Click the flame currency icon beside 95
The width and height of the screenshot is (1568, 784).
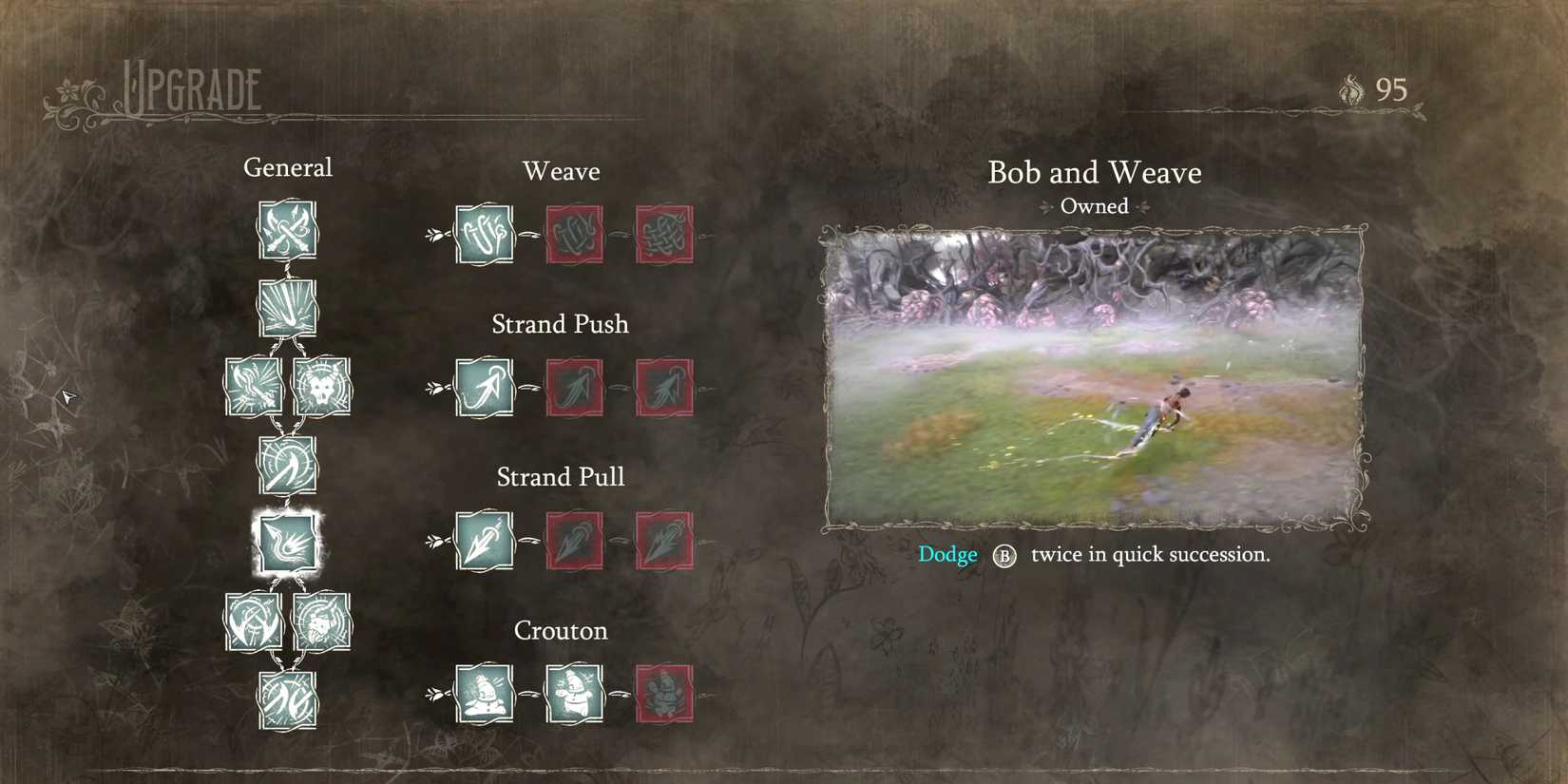pyautogui.click(x=1350, y=90)
